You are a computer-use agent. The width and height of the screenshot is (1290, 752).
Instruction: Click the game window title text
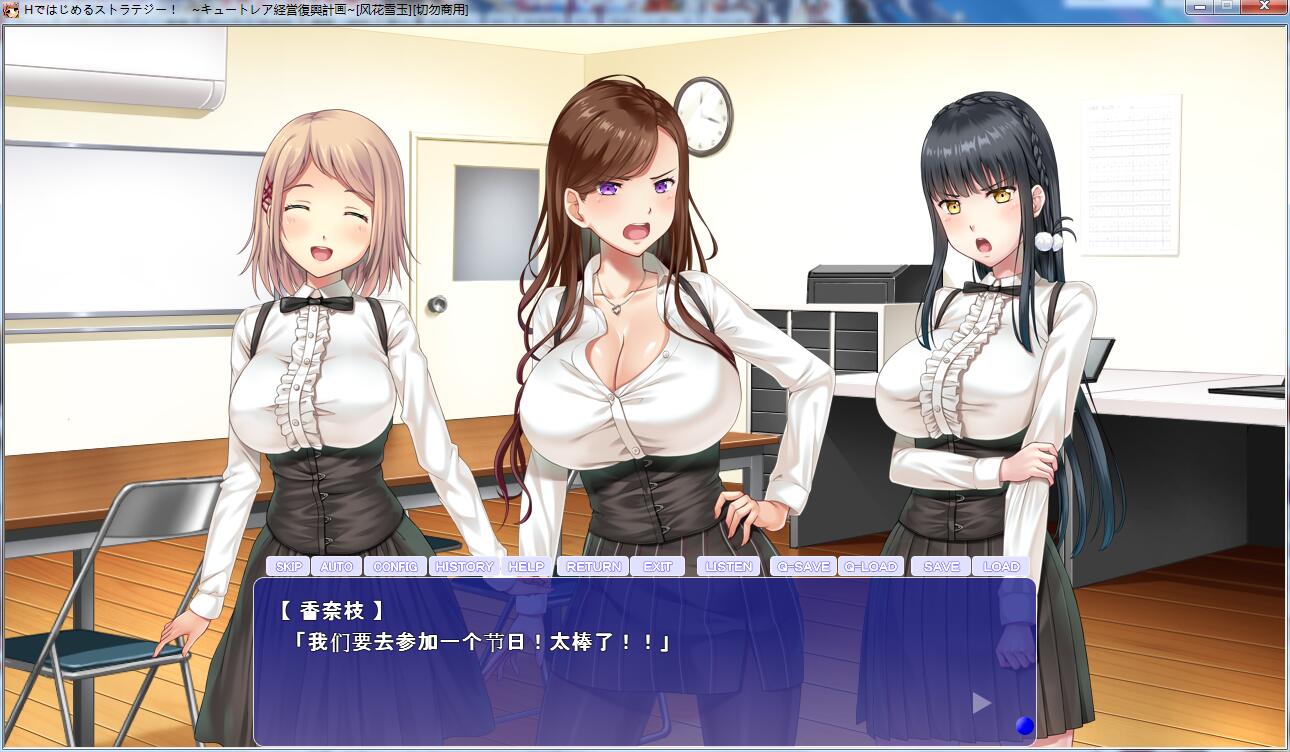(x=240, y=11)
